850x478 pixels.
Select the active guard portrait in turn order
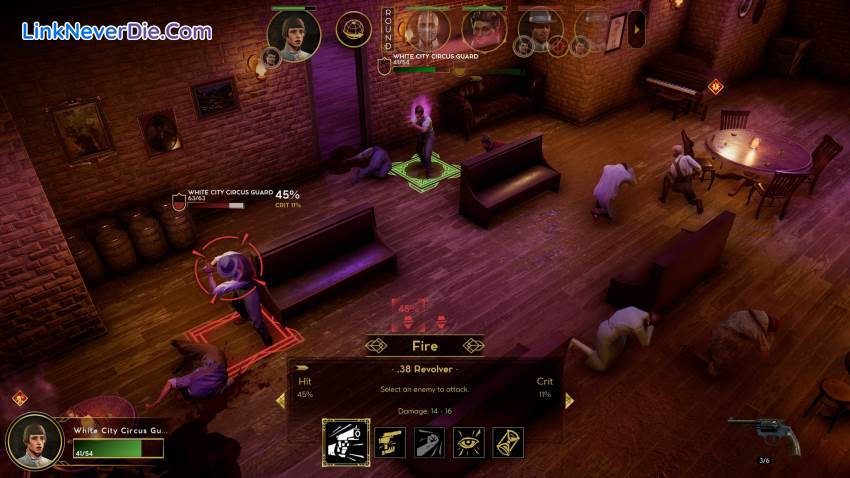pyautogui.click(x=294, y=34)
